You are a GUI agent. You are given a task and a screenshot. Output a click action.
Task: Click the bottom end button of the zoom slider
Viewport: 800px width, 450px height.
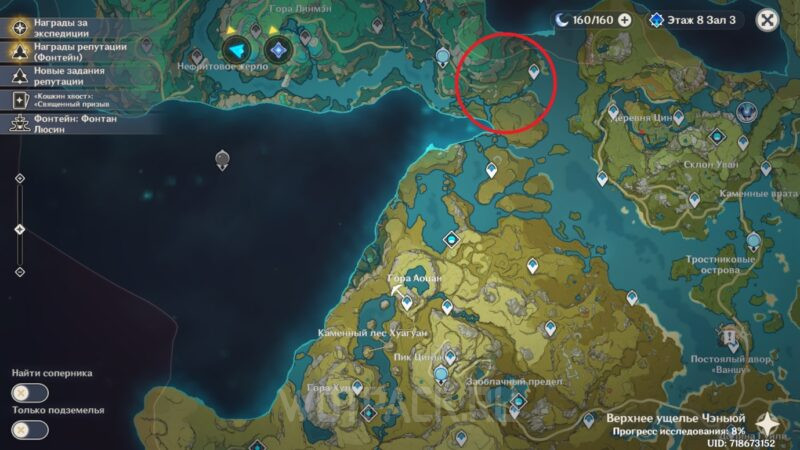click(20, 271)
